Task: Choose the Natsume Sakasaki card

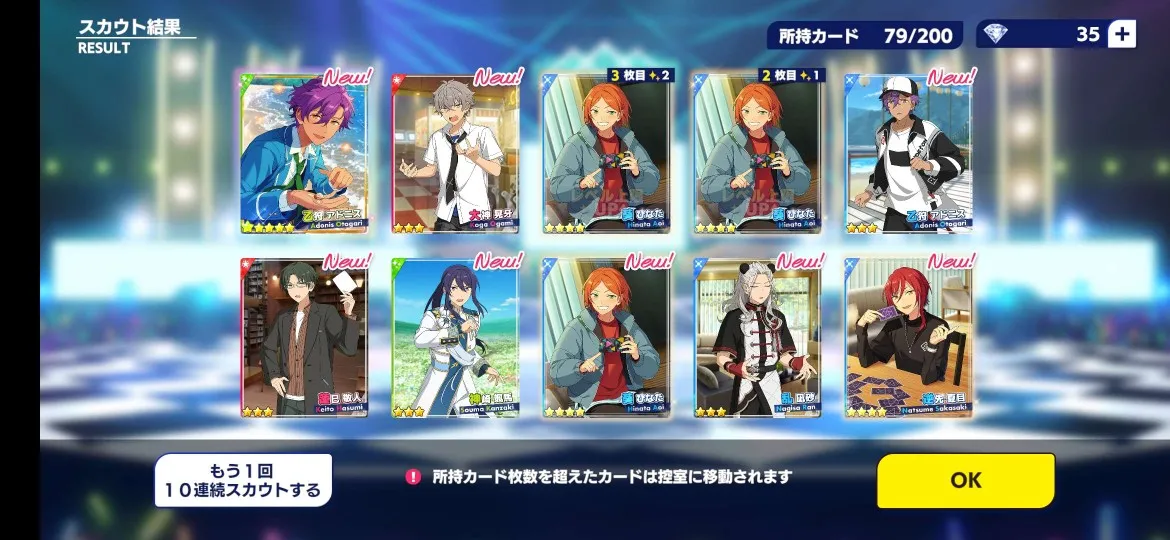Action: (x=909, y=337)
